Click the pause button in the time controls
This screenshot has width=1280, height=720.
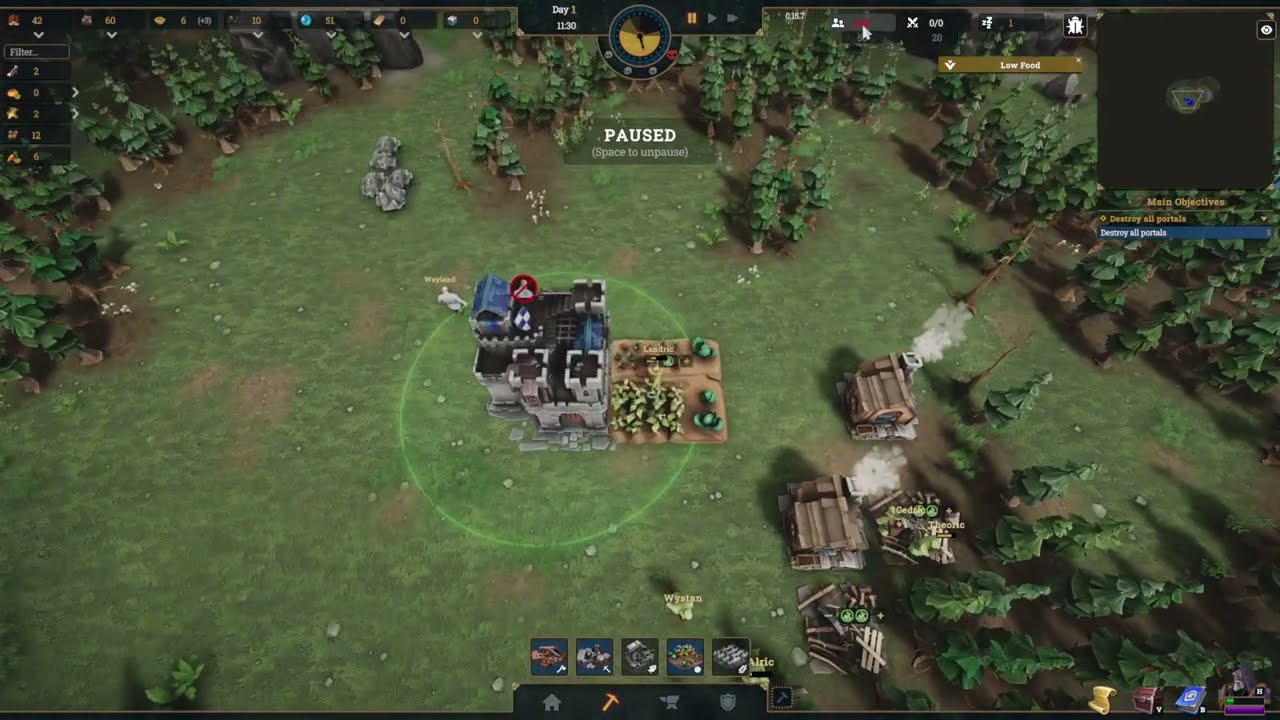(691, 18)
